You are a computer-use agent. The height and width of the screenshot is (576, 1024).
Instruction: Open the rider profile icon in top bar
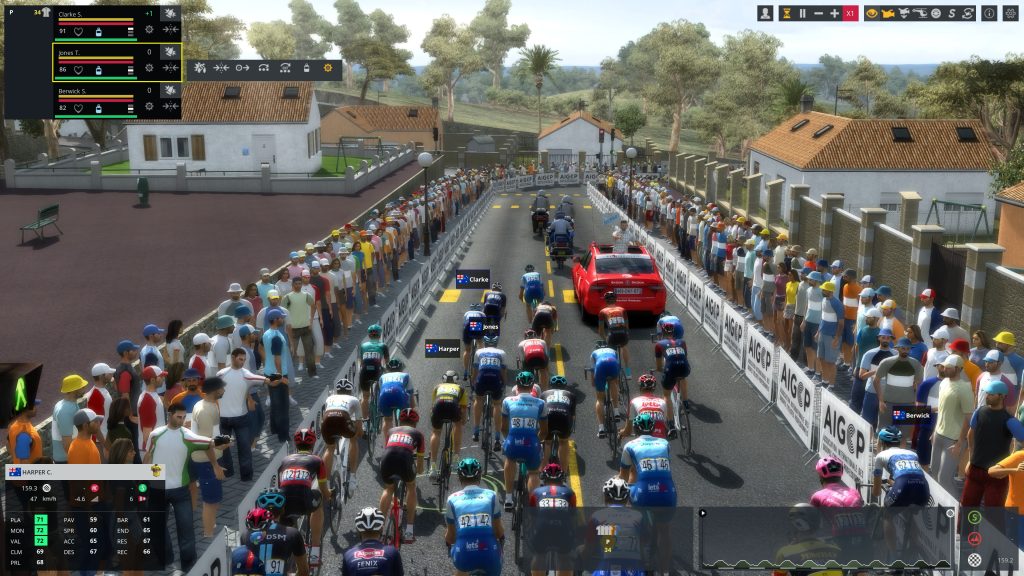click(x=765, y=13)
